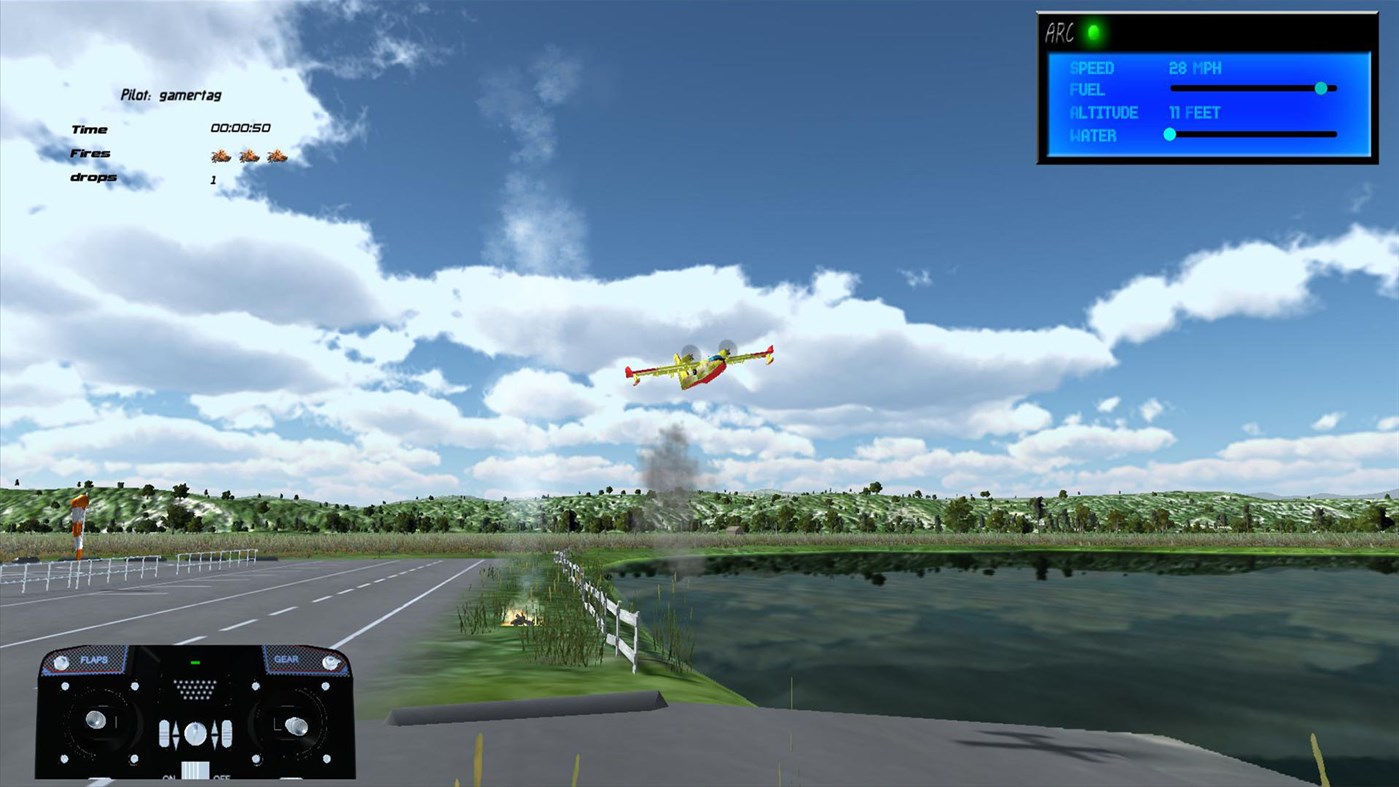Click the right control stick

point(296,725)
